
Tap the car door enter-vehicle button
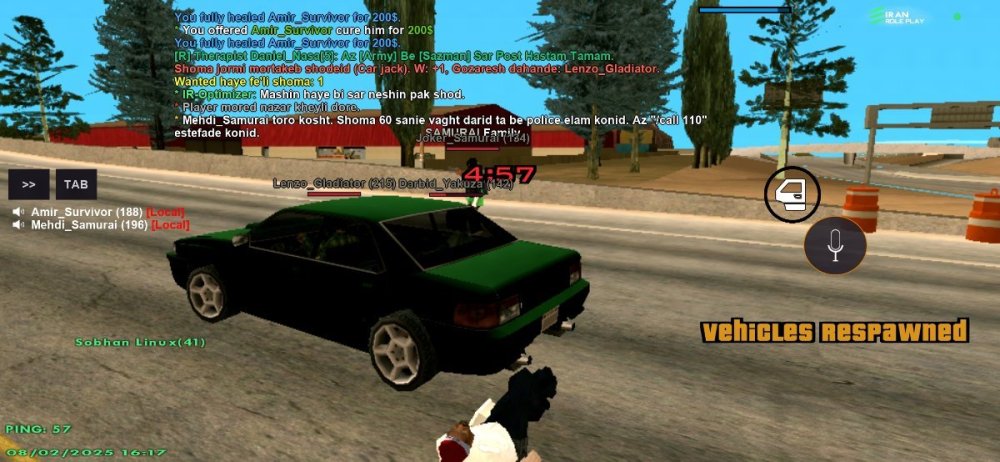coord(792,195)
